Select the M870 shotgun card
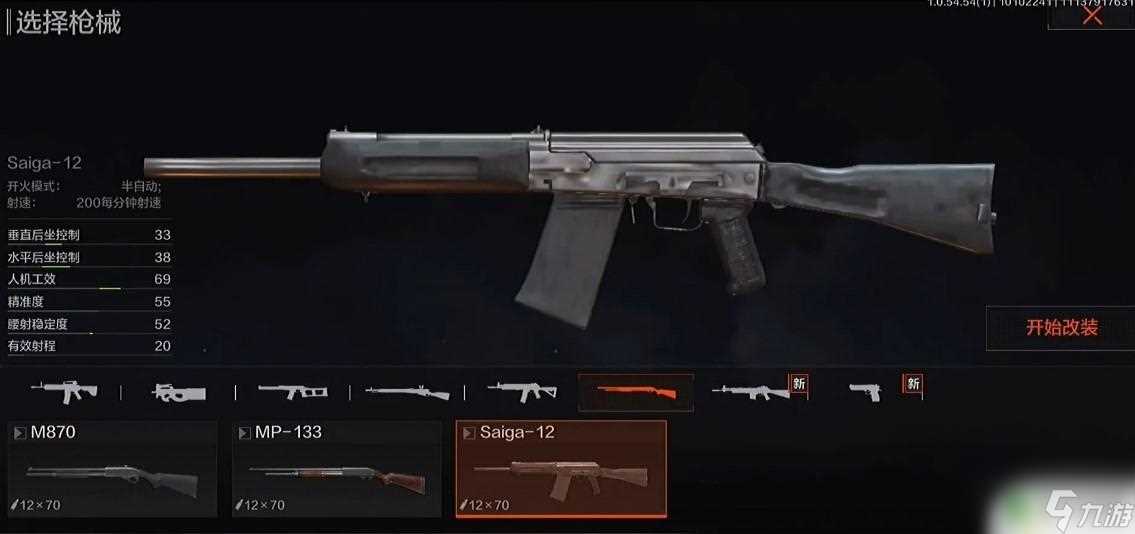Viewport: 1135px width, 534px height. pyautogui.click(x=112, y=468)
